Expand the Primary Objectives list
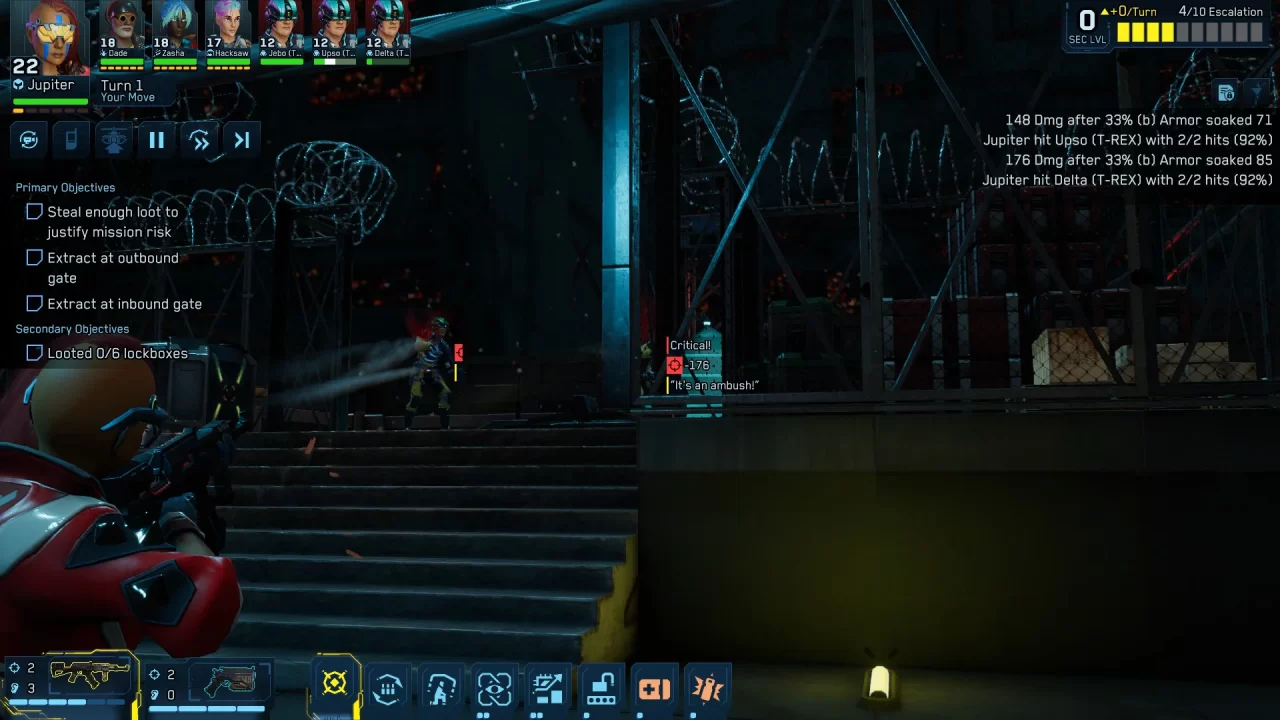Viewport: 1280px width, 720px height. 64,187
